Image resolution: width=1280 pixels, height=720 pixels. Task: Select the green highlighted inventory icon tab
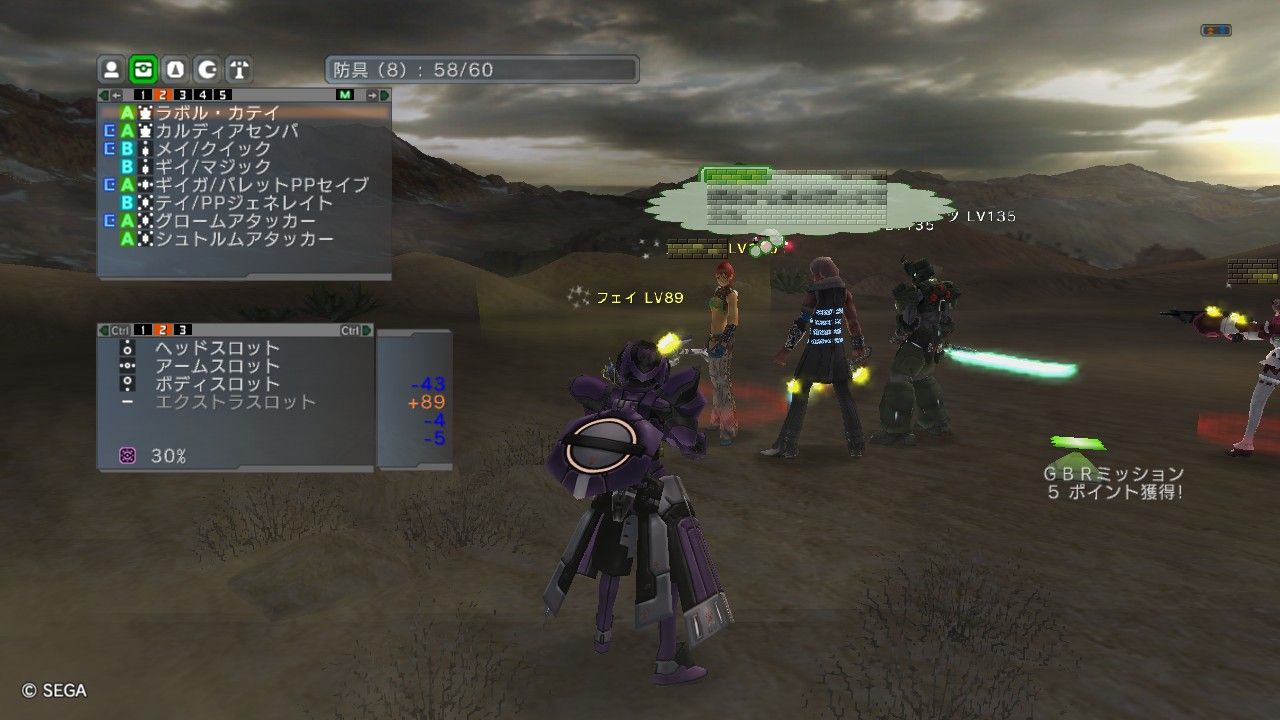coord(143,70)
